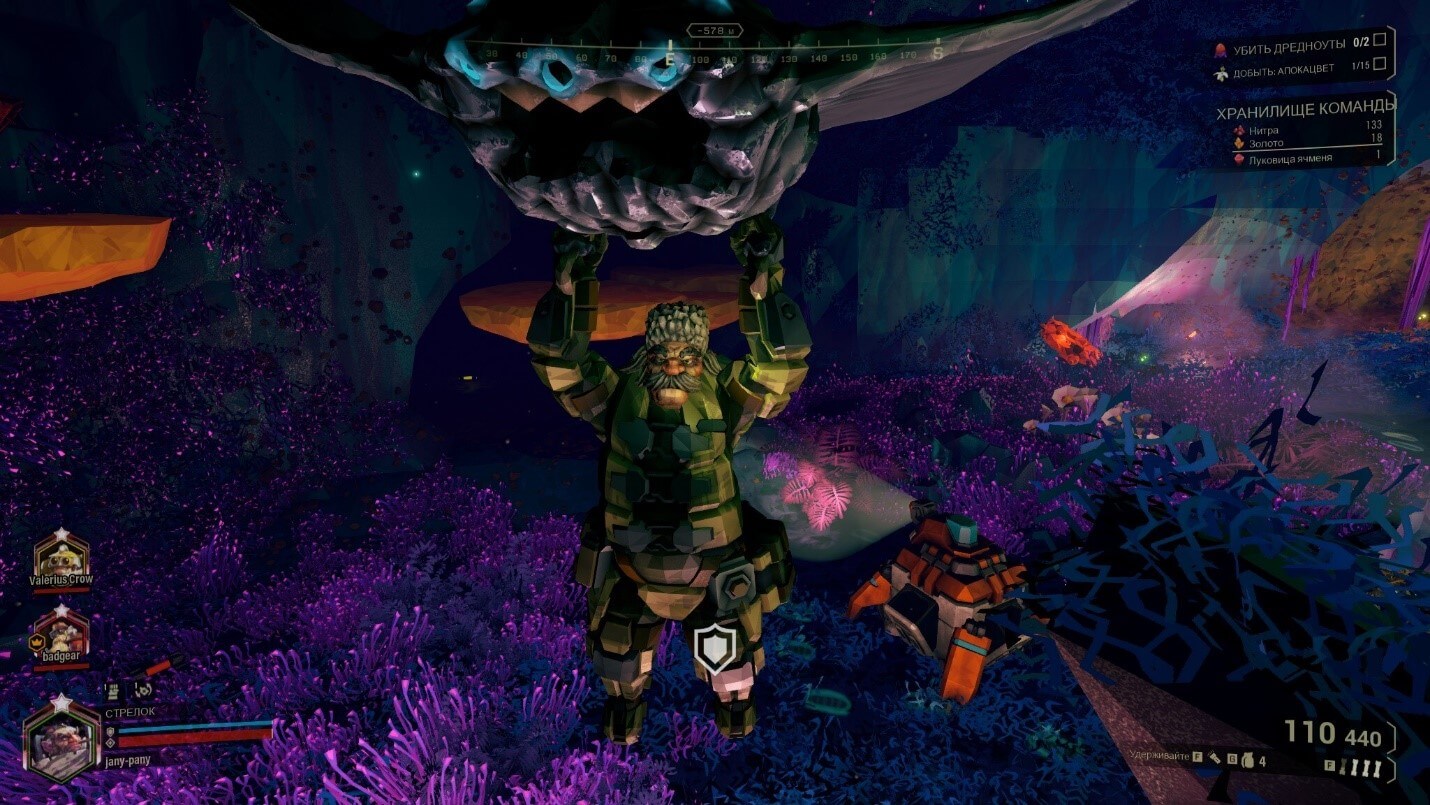
Task: Click the G key prompt badge
Action: point(1232,759)
